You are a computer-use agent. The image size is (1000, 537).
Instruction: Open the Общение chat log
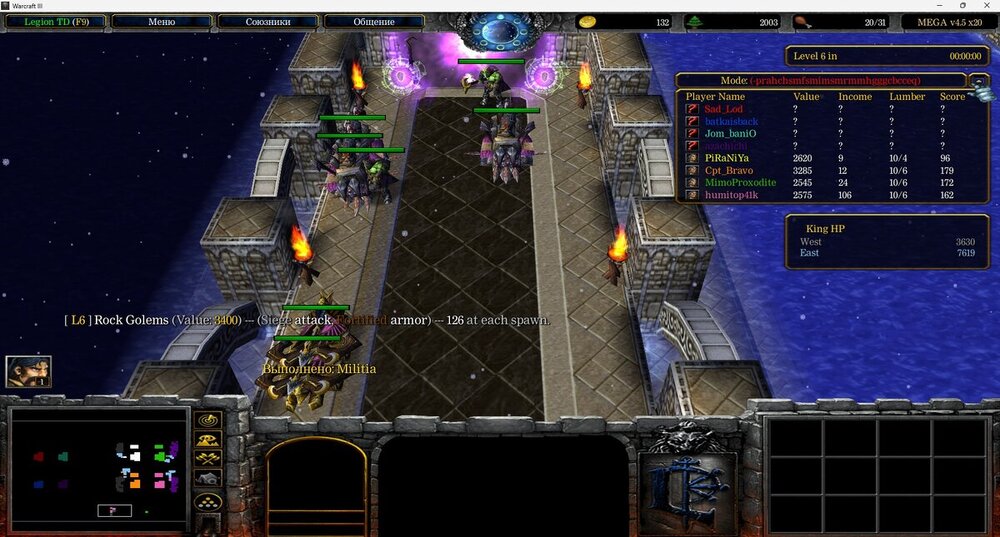click(373, 21)
